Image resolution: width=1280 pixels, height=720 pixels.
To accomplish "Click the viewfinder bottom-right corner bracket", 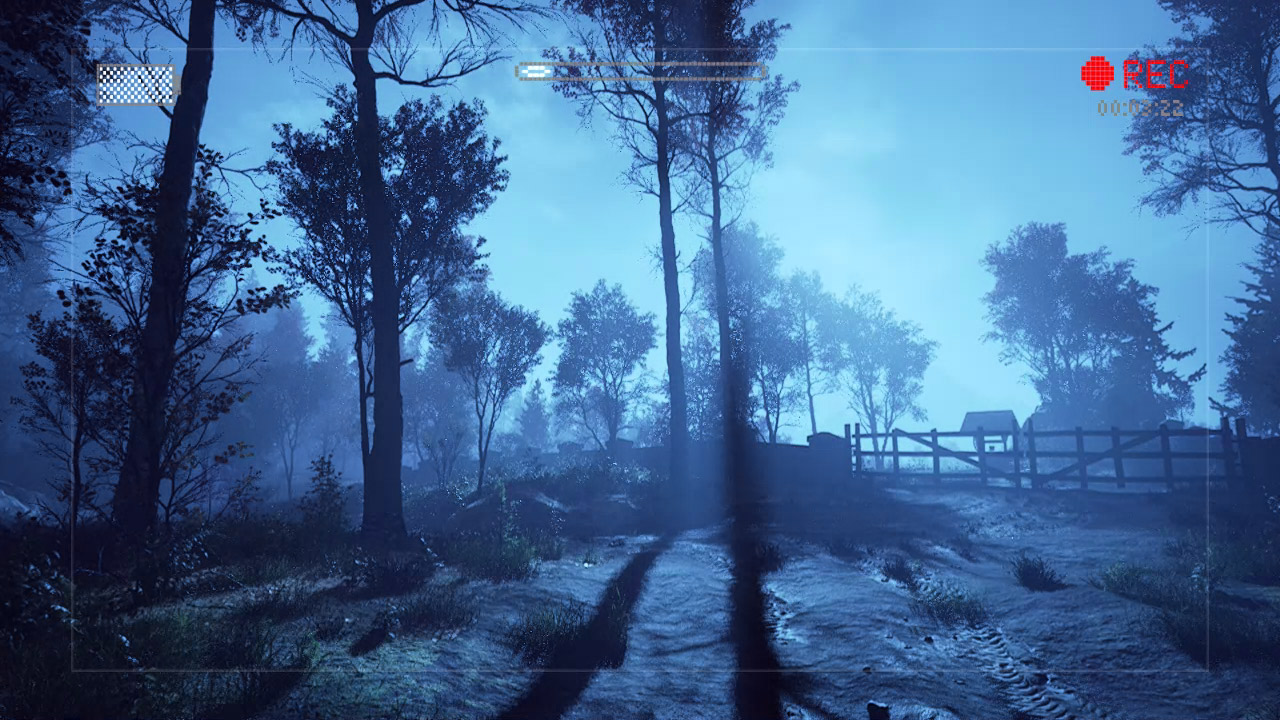I will [1209, 671].
